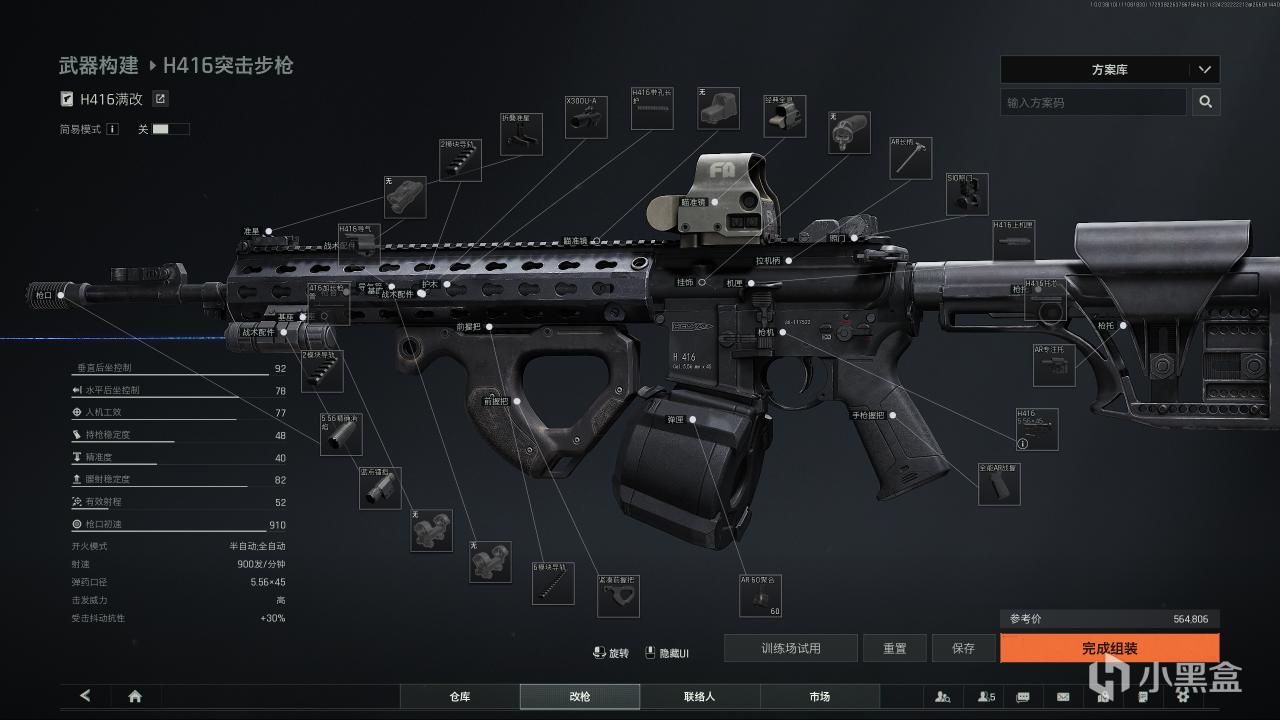Go to the 市场 tab
Screen dimensions: 1280x720
820,696
